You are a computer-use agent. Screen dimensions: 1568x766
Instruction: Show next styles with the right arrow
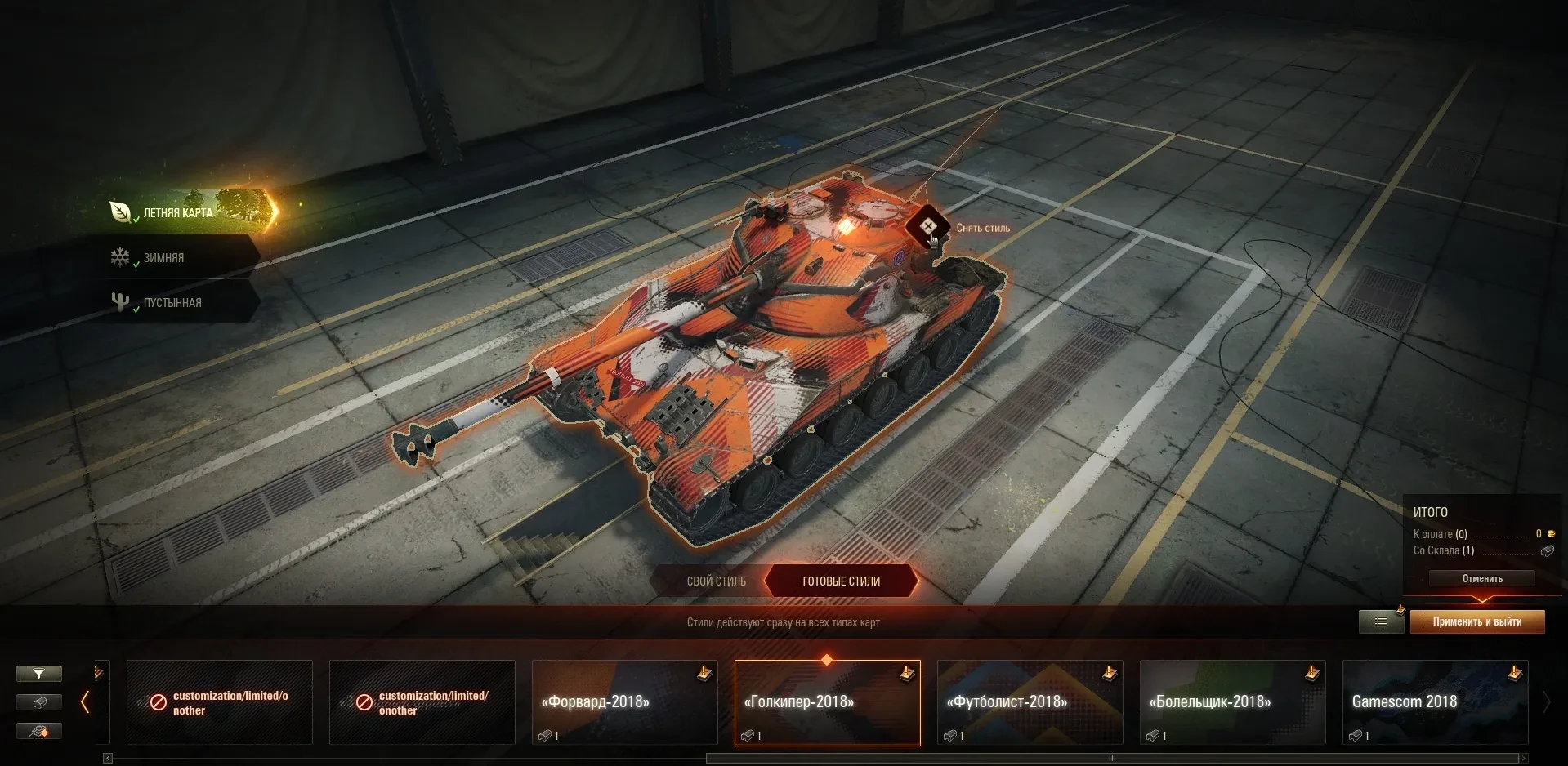click(x=1545, y=702)
